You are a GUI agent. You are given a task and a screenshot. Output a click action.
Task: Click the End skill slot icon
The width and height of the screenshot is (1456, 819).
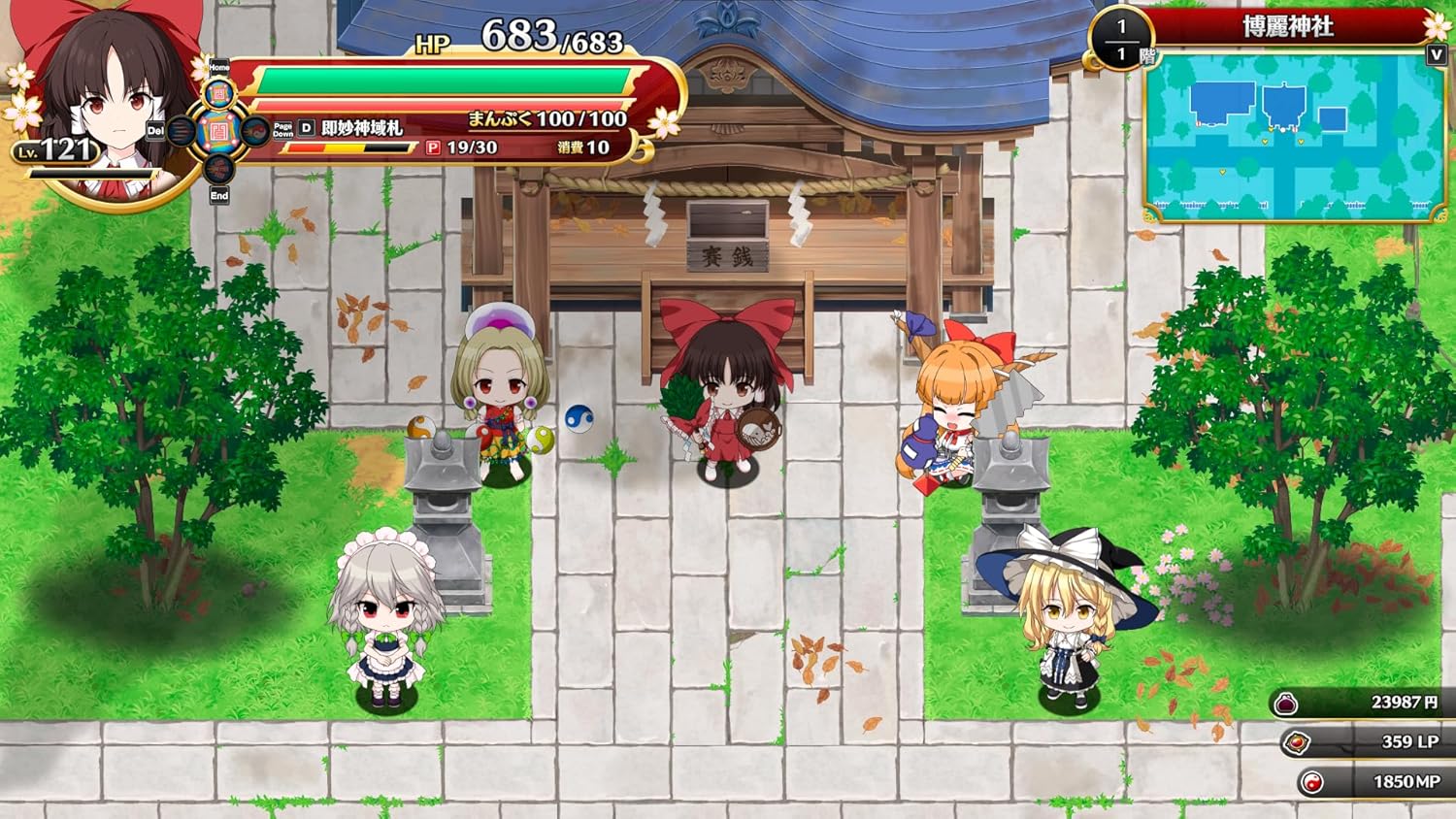(x=217, y=168)
